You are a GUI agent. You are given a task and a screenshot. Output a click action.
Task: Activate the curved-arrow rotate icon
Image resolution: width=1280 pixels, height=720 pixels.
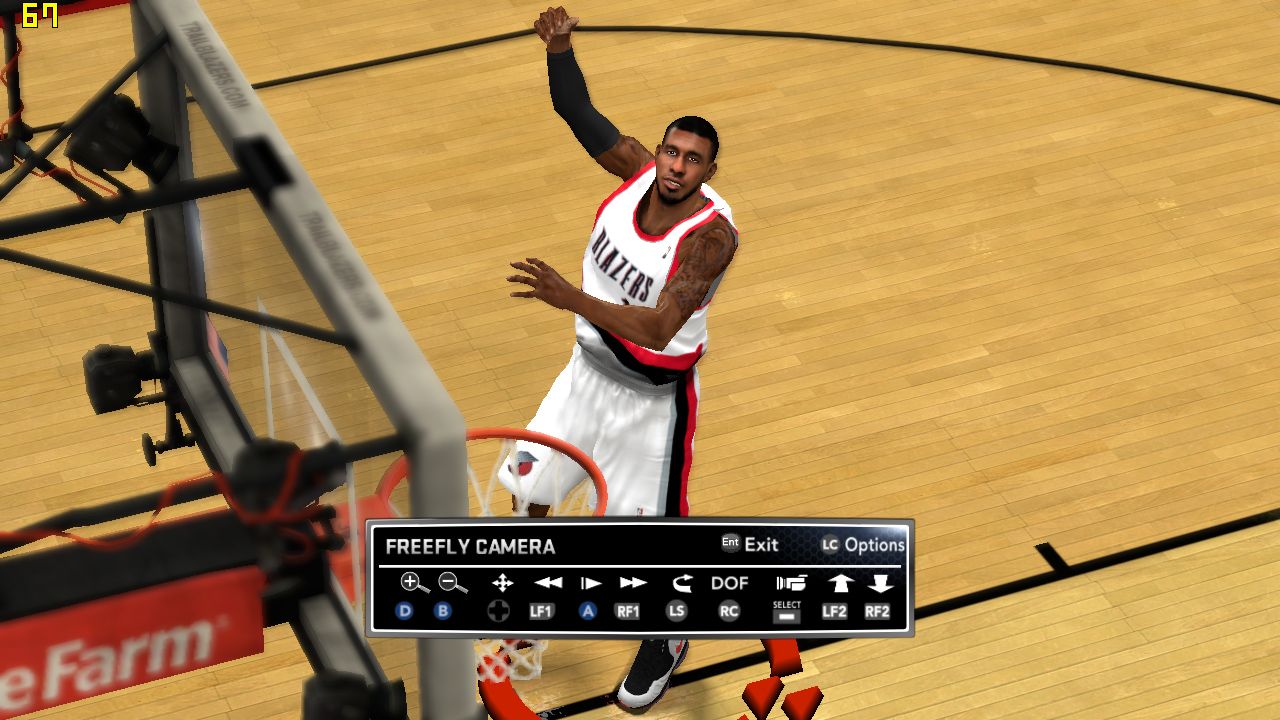(682, 583)
